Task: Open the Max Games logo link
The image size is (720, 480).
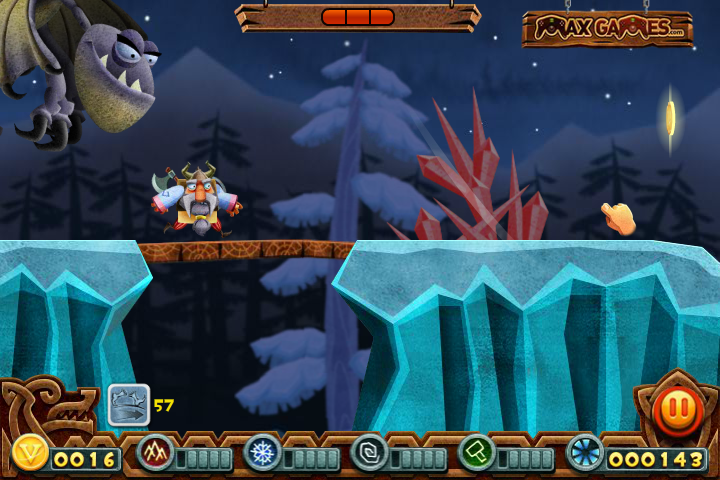Action: (x=607, y=29)
